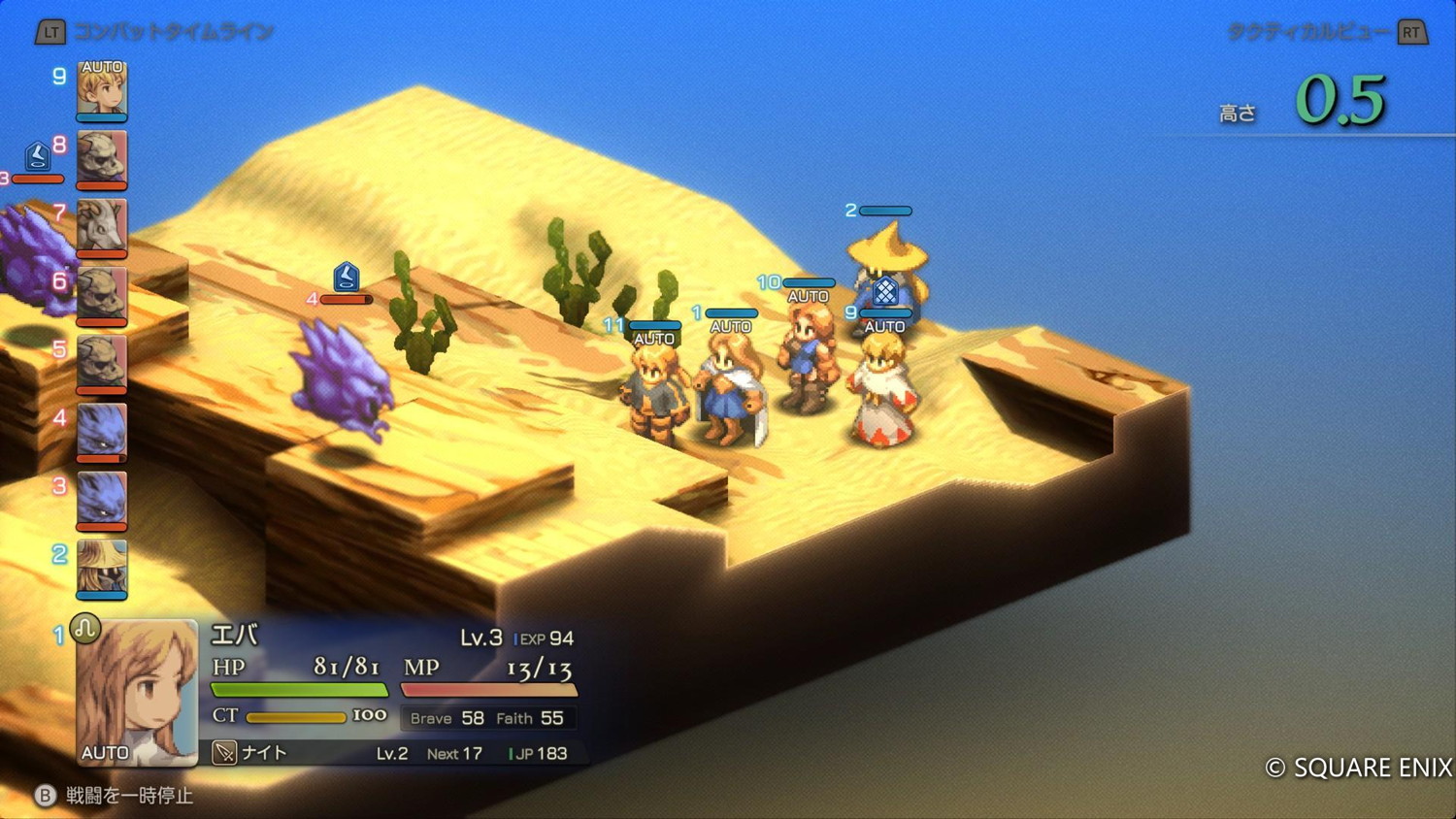Select the turn 9 blond hero portrait

click(x=102, y=89)
